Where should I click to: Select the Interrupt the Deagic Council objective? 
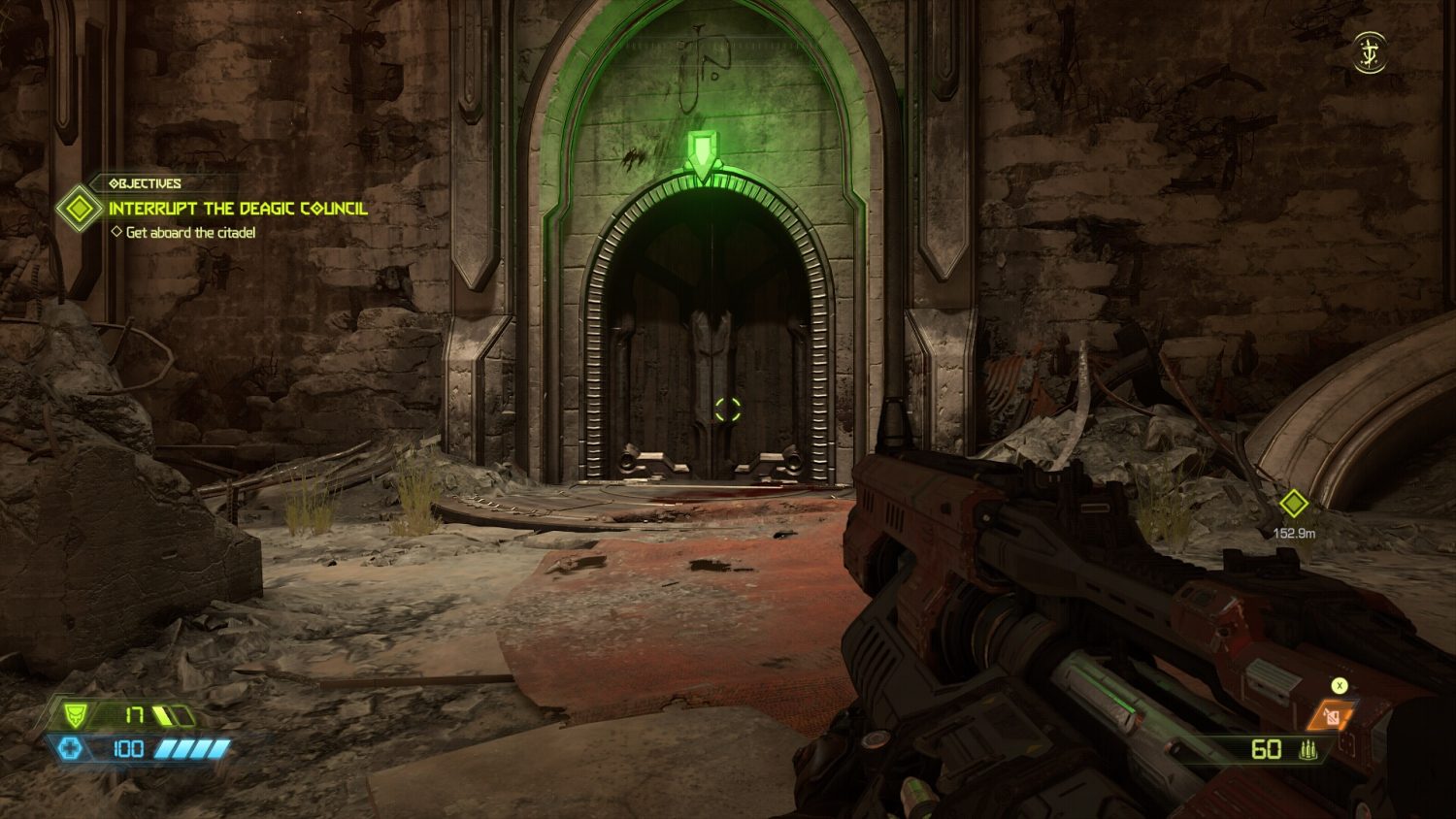pos(238,209)
